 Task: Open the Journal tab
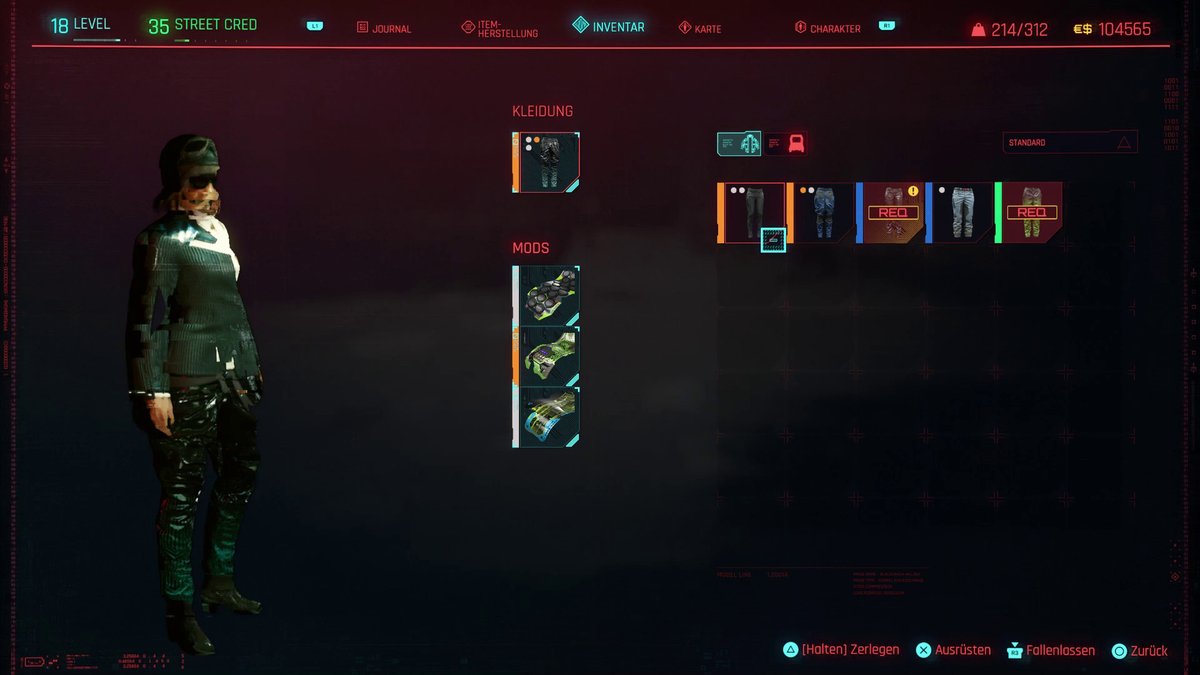tap(384, 28)
